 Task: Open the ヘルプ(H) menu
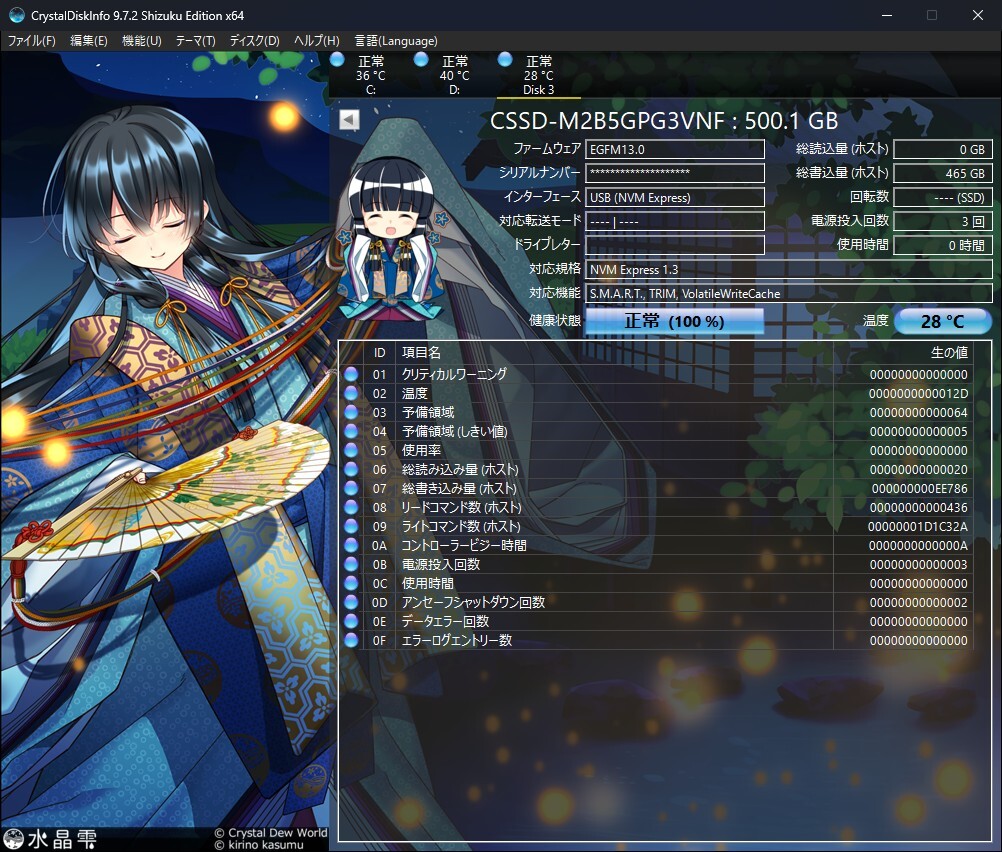click(316, 41)
